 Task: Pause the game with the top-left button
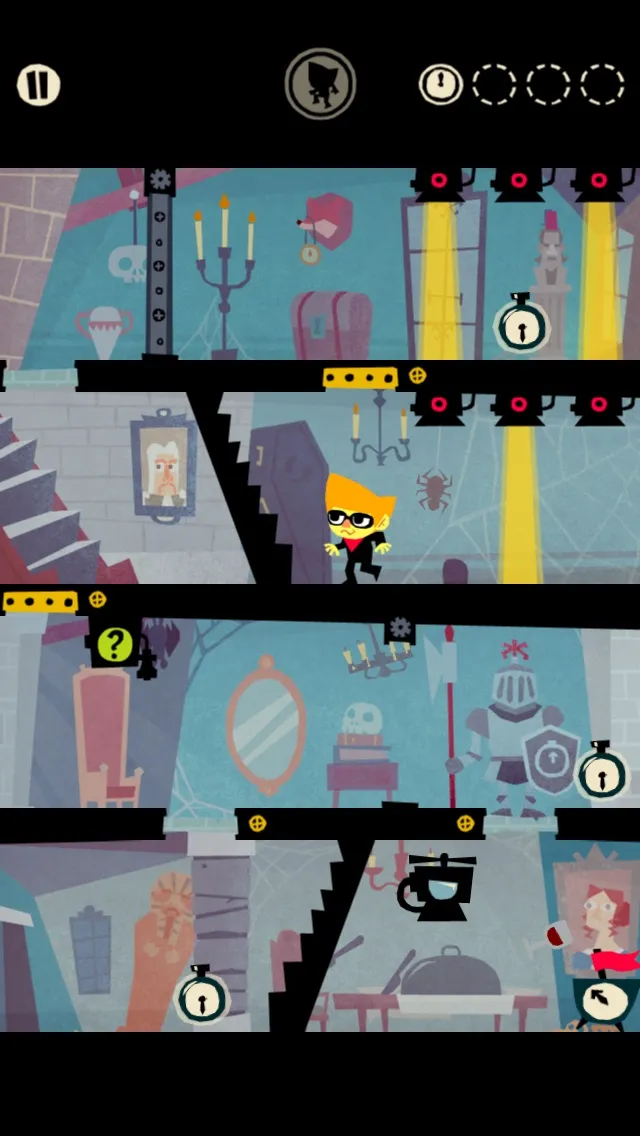pyautogui.click(x=38, y=85)
